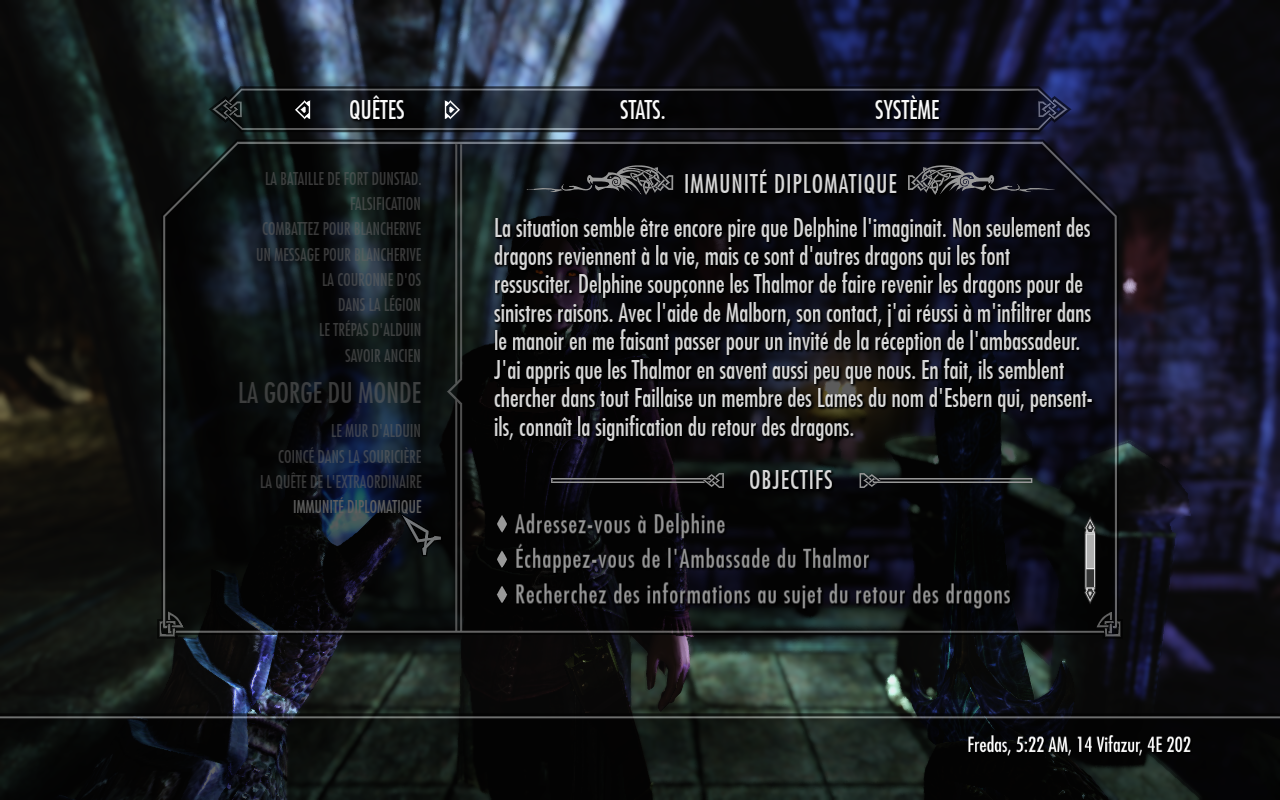Viewport: 1280px width, 800px height.
Task: Choose La Gorge du Monde quest
Action: (x=329, y=393)
